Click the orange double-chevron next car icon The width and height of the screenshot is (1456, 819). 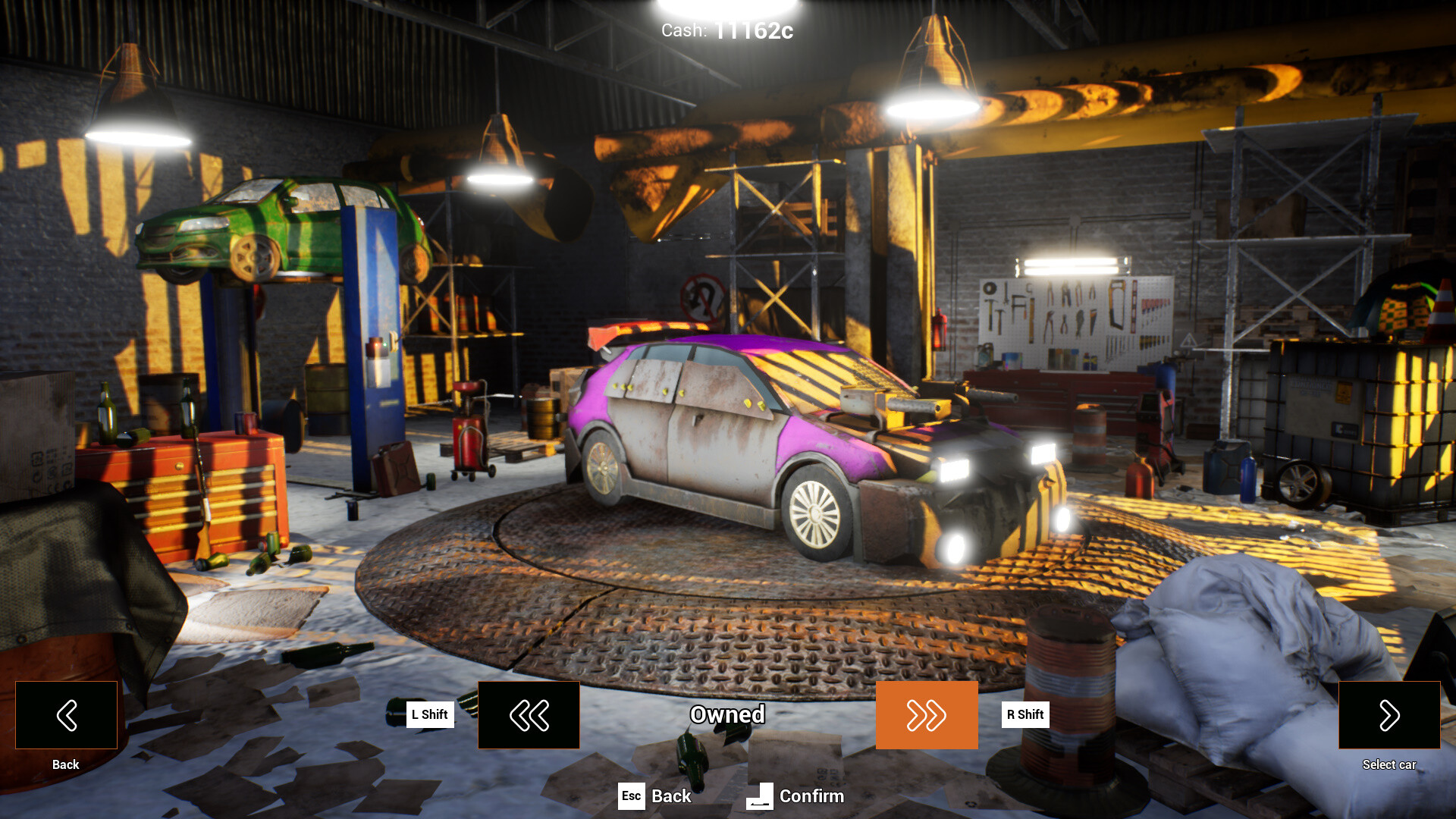click(927, 714)
